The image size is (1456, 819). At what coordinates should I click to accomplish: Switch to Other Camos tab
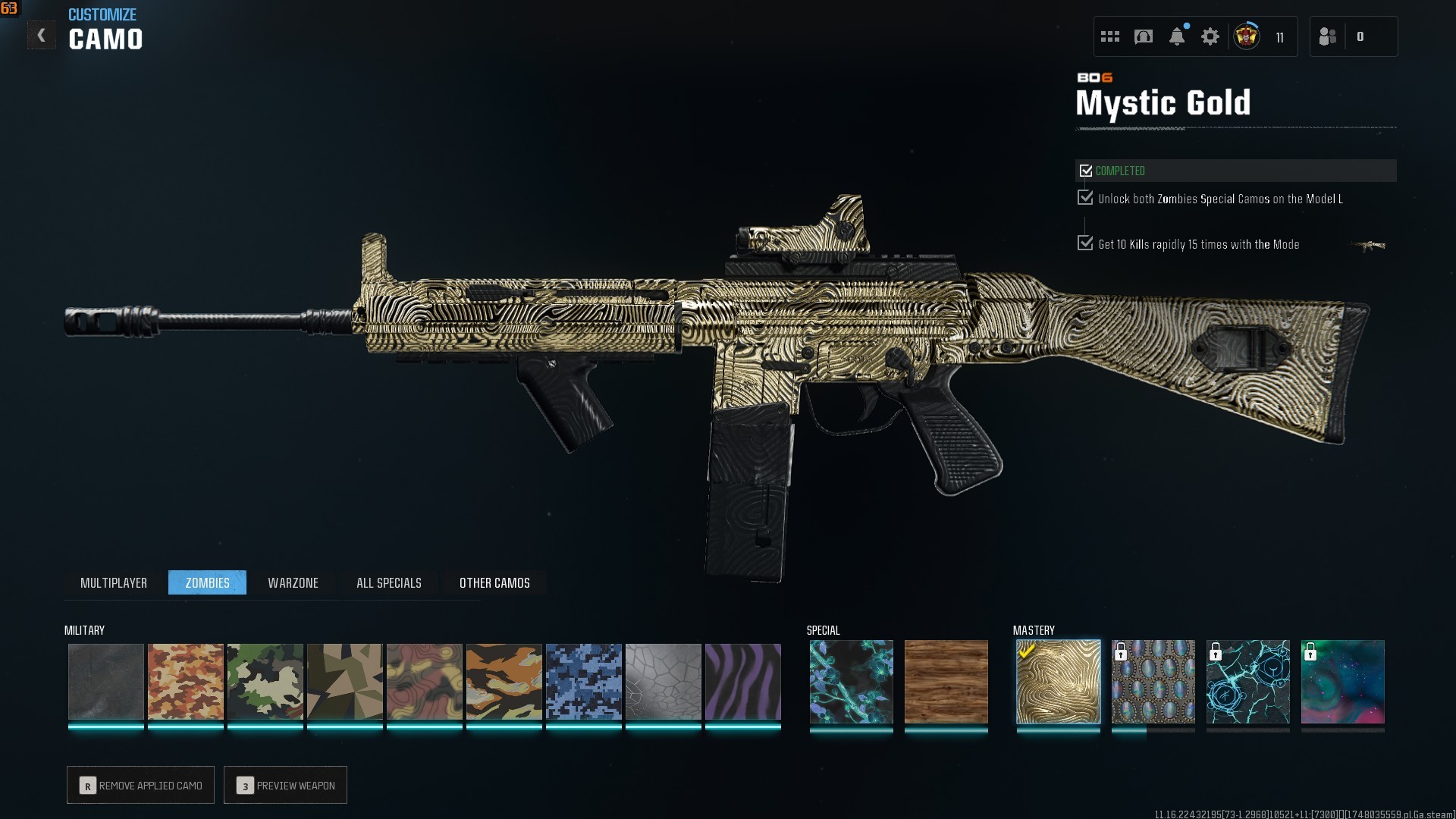click(x=494, y=582)
